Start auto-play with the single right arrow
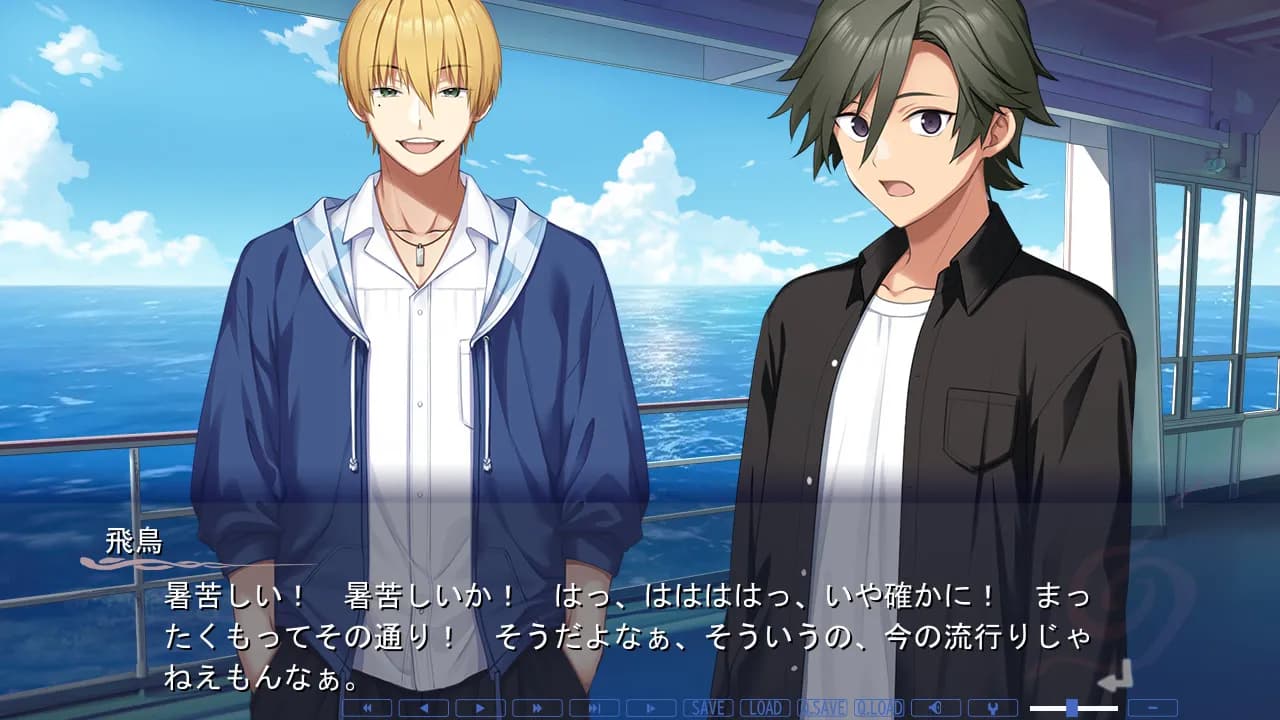The image size is (1280, 720). tap(480, 708)
